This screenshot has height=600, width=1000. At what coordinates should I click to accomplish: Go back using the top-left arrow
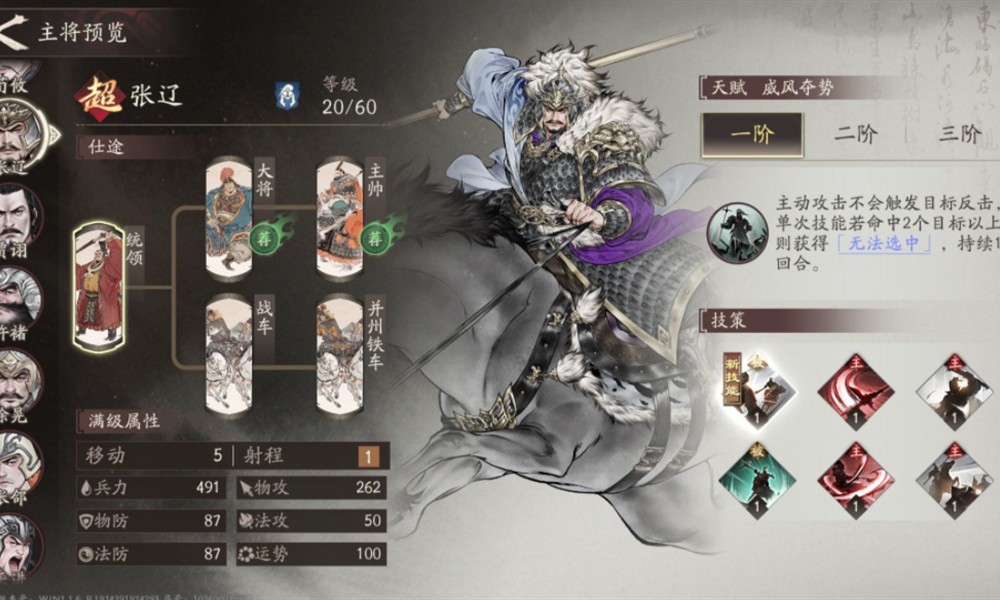point(14,31)
